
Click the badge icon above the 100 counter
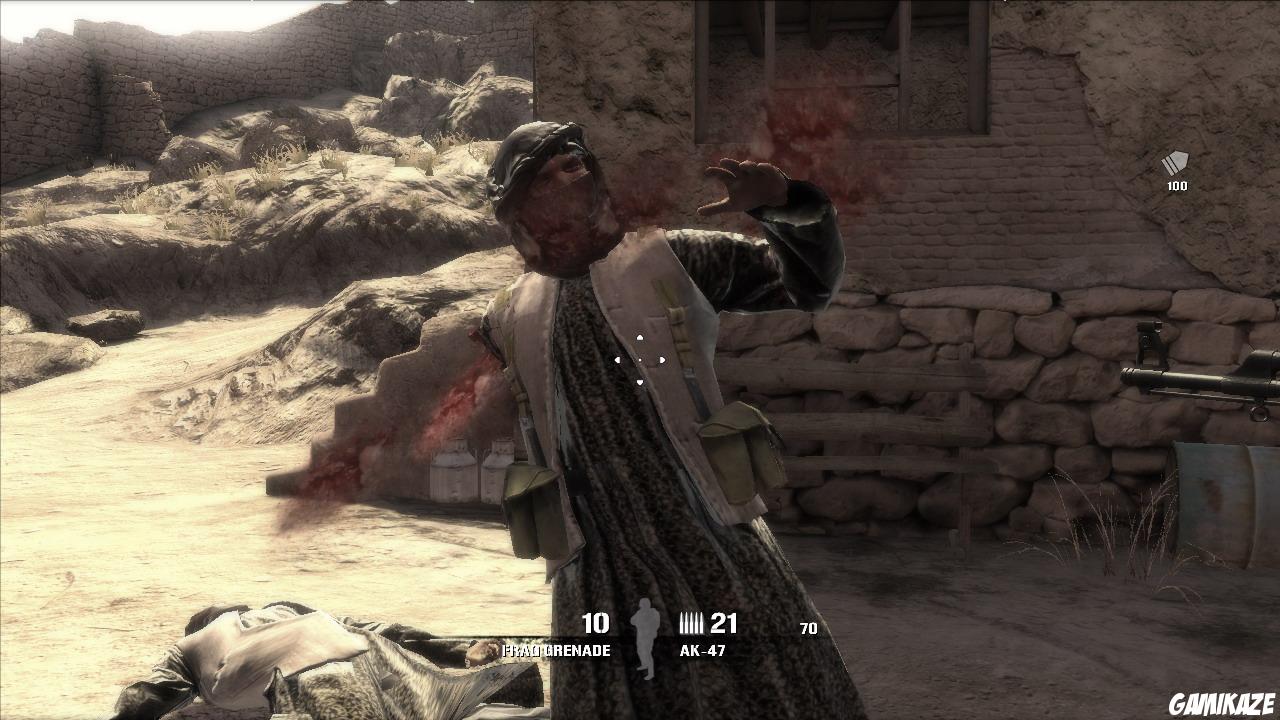click(1175, 160)
